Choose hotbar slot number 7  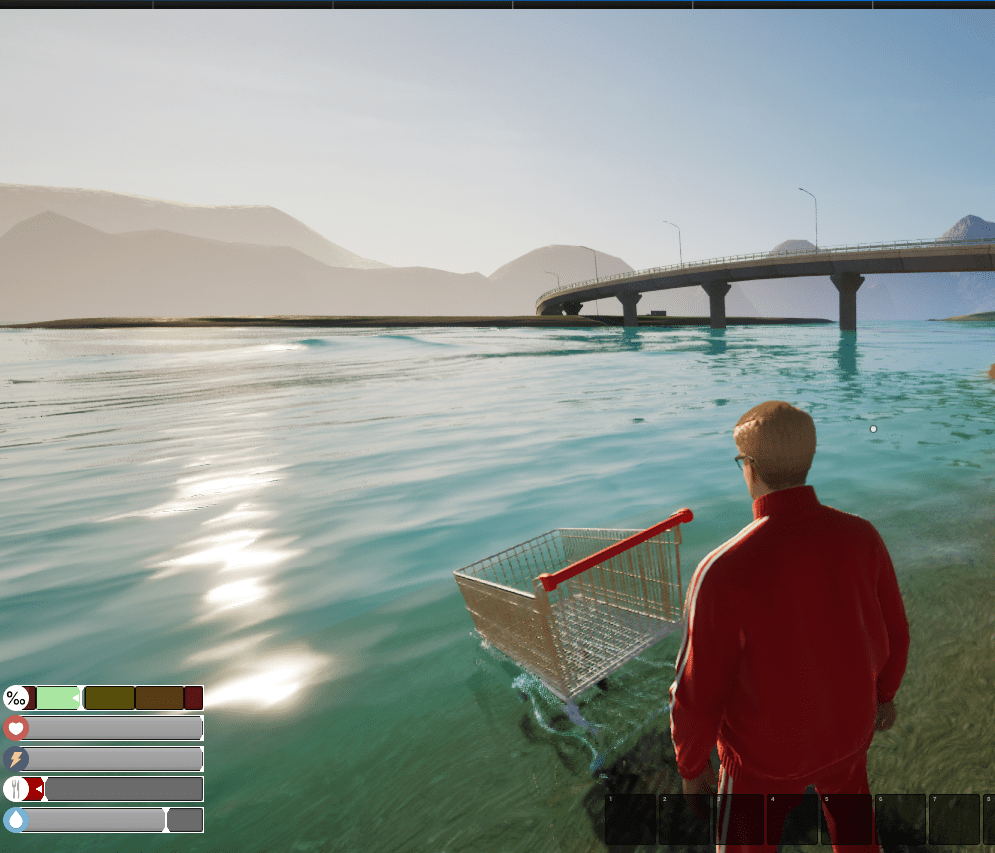coord(954,819)
